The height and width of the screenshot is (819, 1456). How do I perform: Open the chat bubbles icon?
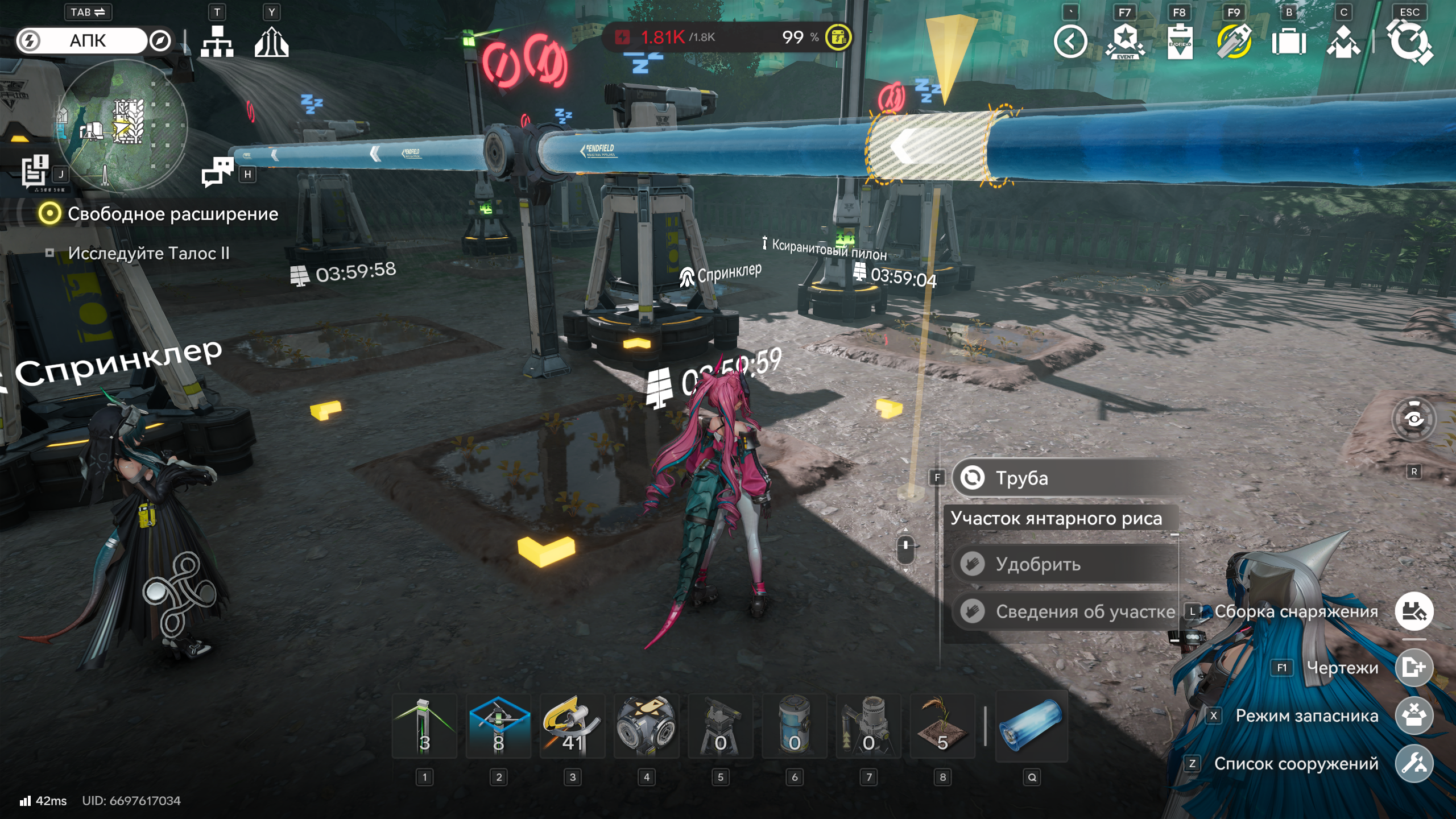(x=217, y=172)
